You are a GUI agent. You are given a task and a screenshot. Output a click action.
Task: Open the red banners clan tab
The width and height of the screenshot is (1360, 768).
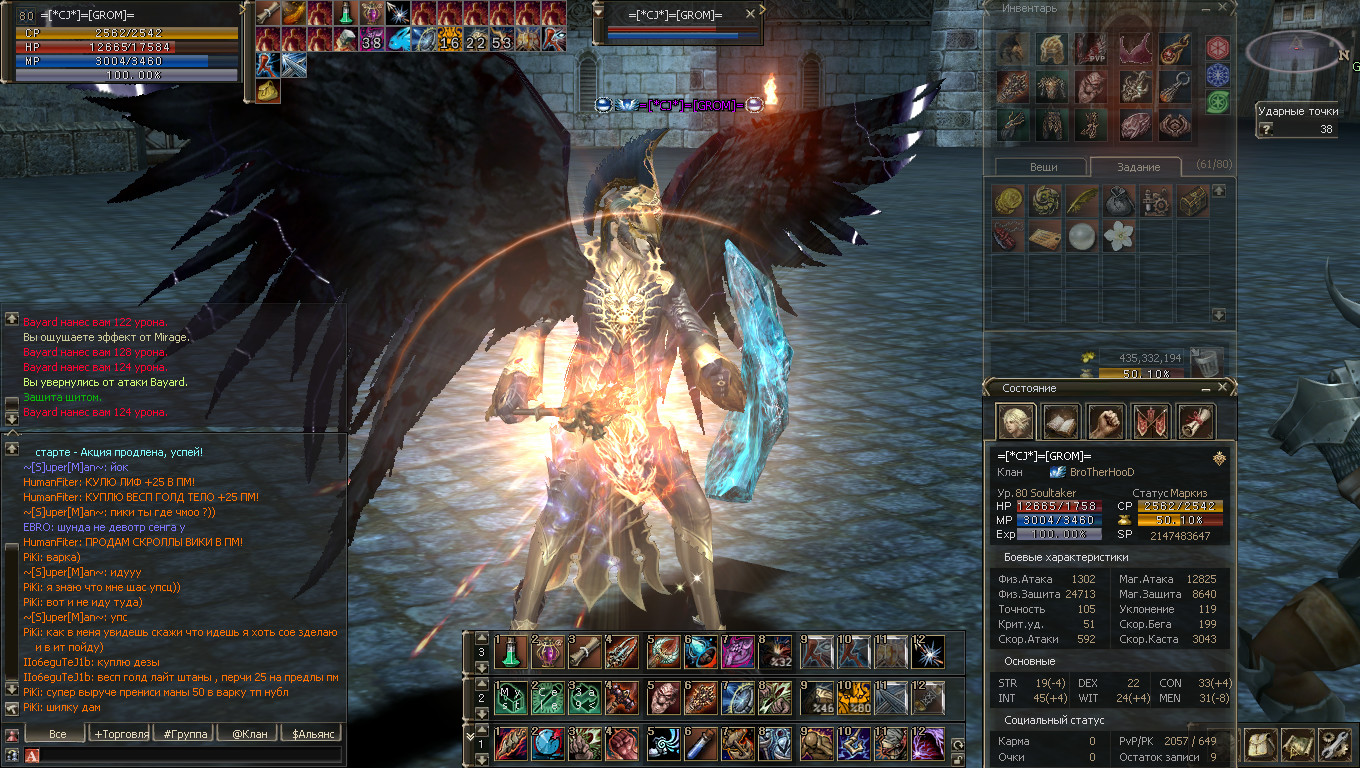tap(1151, 422)
